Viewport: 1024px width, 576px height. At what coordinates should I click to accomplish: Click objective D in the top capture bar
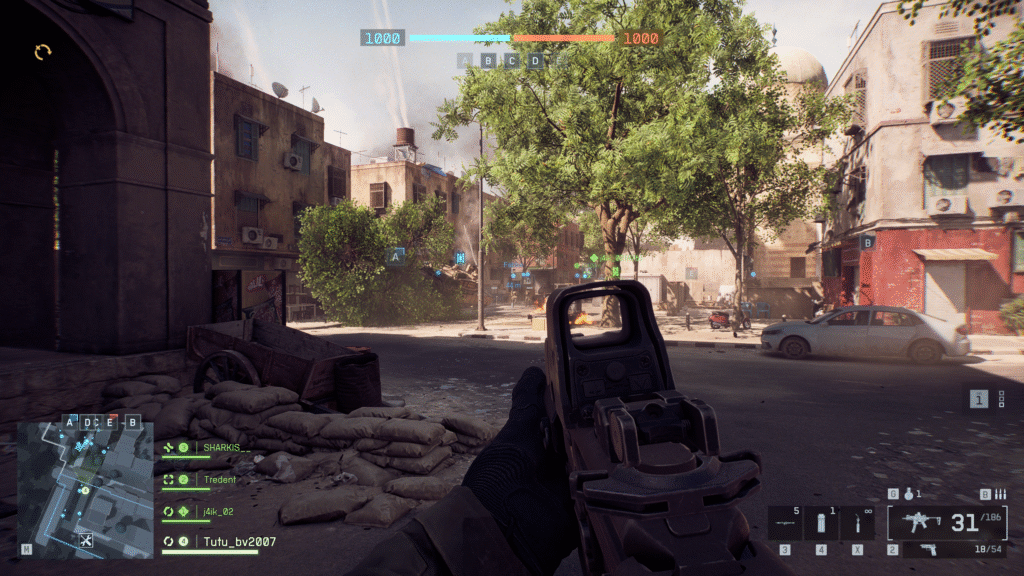[x=536, y=60]
